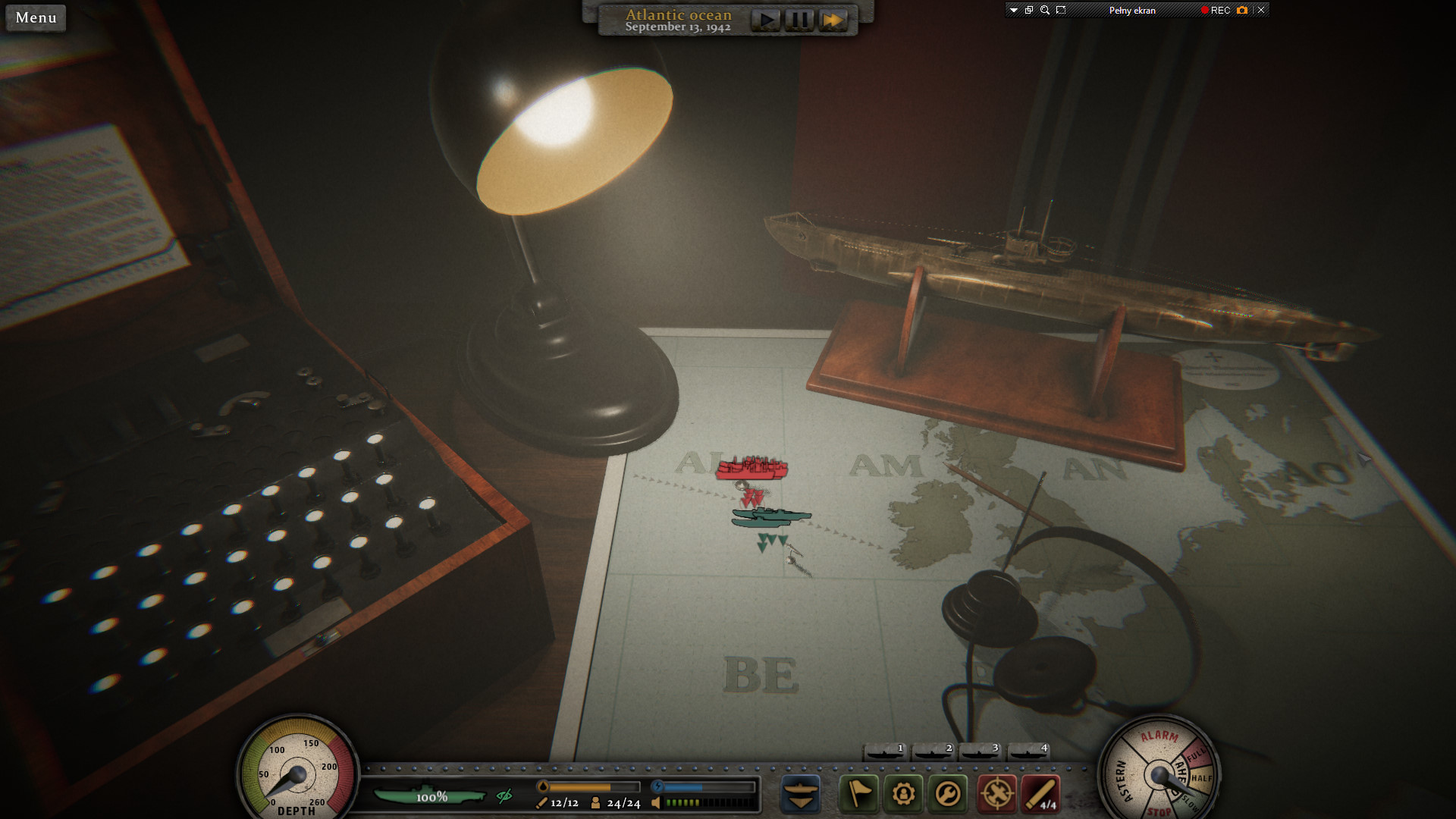Mute the noise level speaker indicator

(x=656, y=802)
